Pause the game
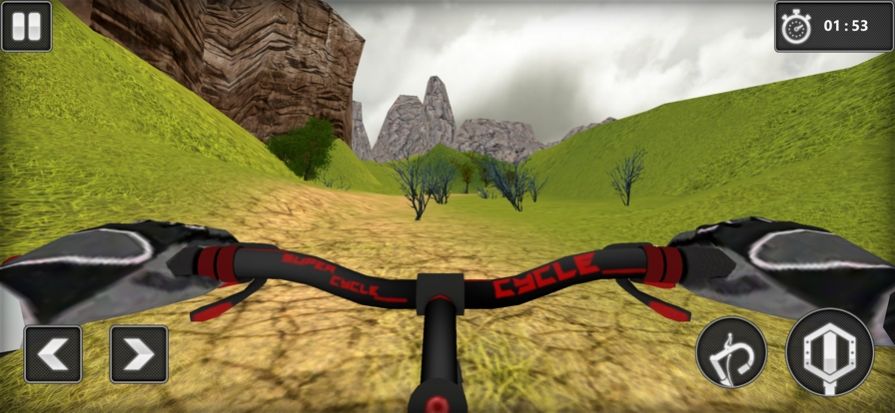Image resolution: width=895 pixels, height=413 pixels. 27,26
